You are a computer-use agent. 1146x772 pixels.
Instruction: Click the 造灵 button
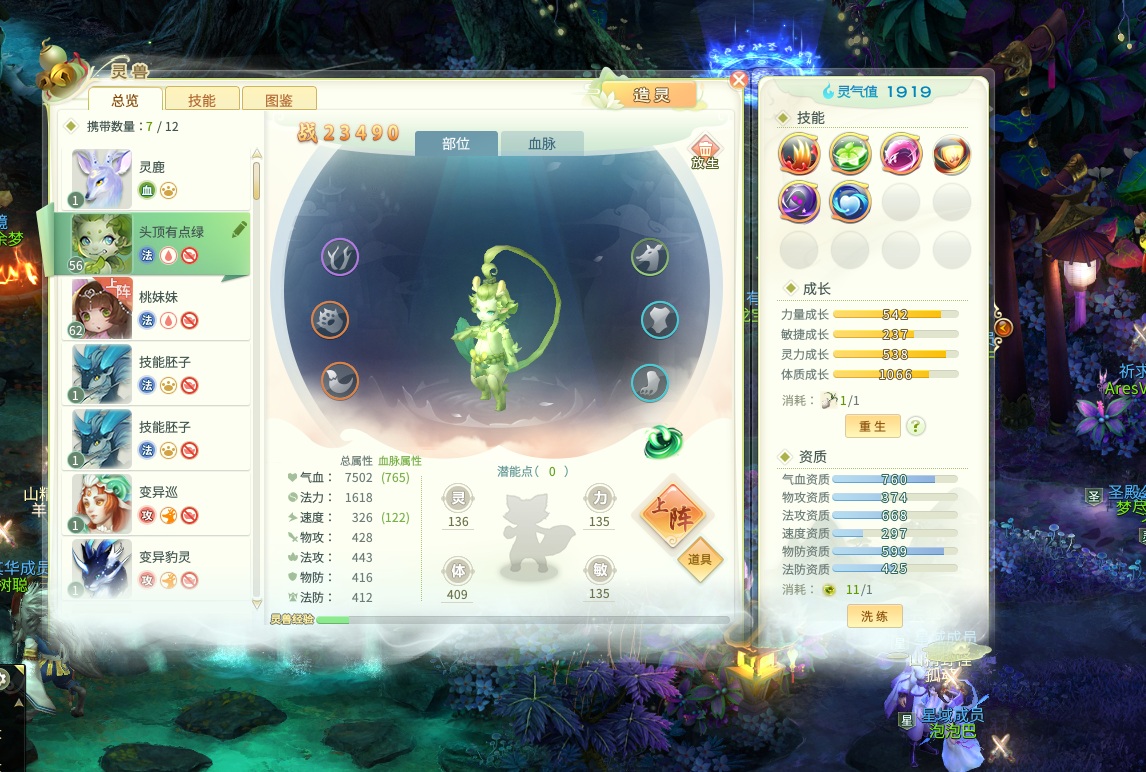(651, 95)
